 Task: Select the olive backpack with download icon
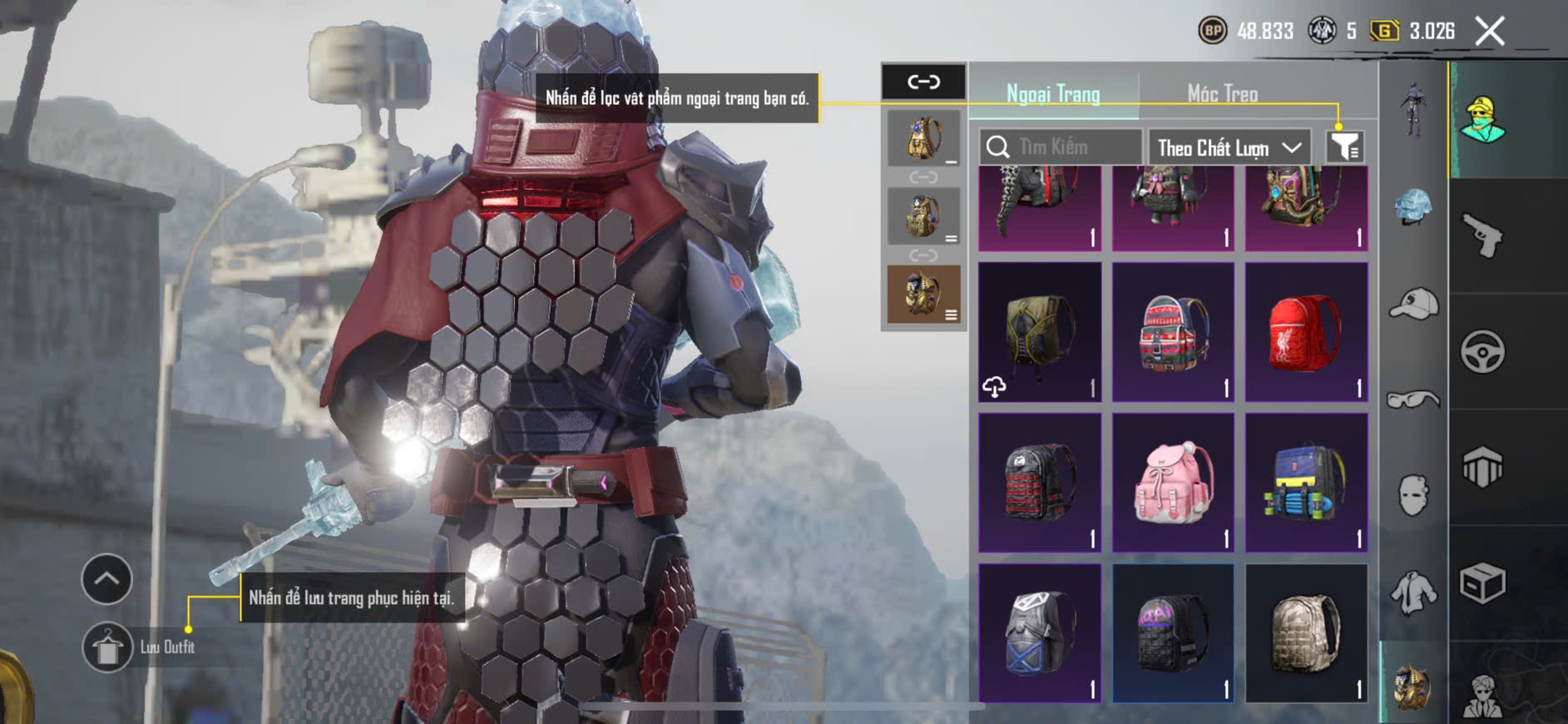1040,332
